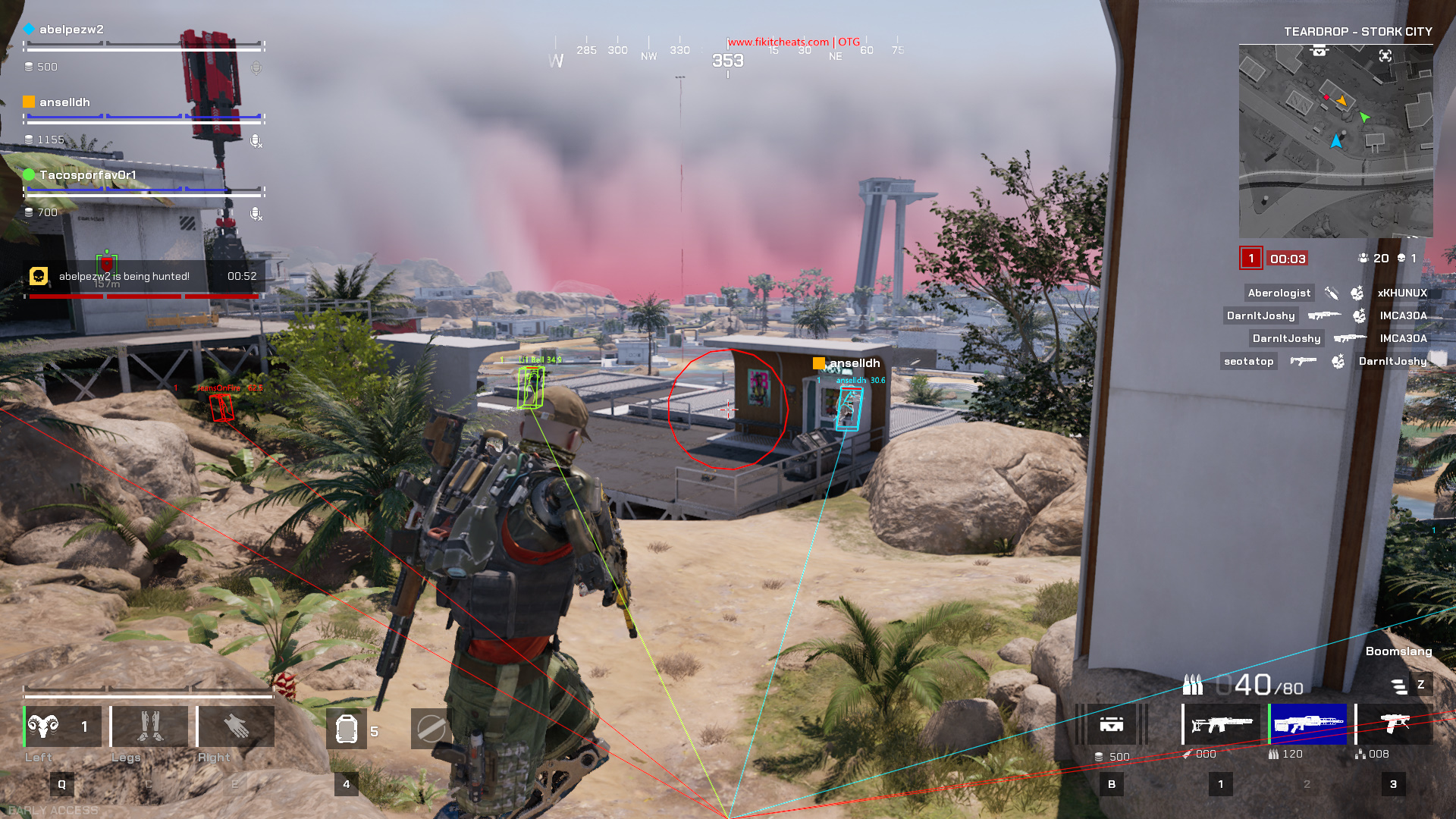The image size is (1456, 819).
Task: Click the crossed-out empty gadget slot
Action: pos(431,730)
